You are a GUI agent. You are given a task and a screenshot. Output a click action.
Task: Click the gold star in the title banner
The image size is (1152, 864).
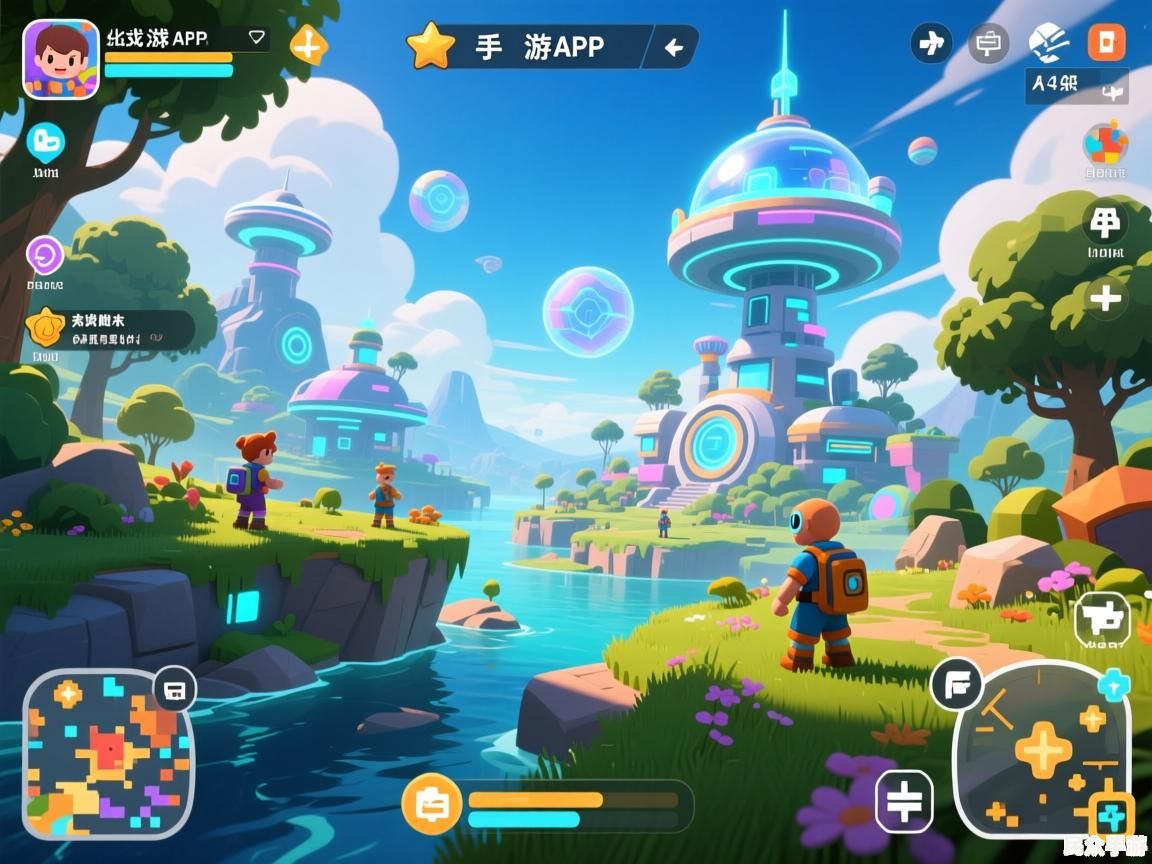[x=431, y=47]
